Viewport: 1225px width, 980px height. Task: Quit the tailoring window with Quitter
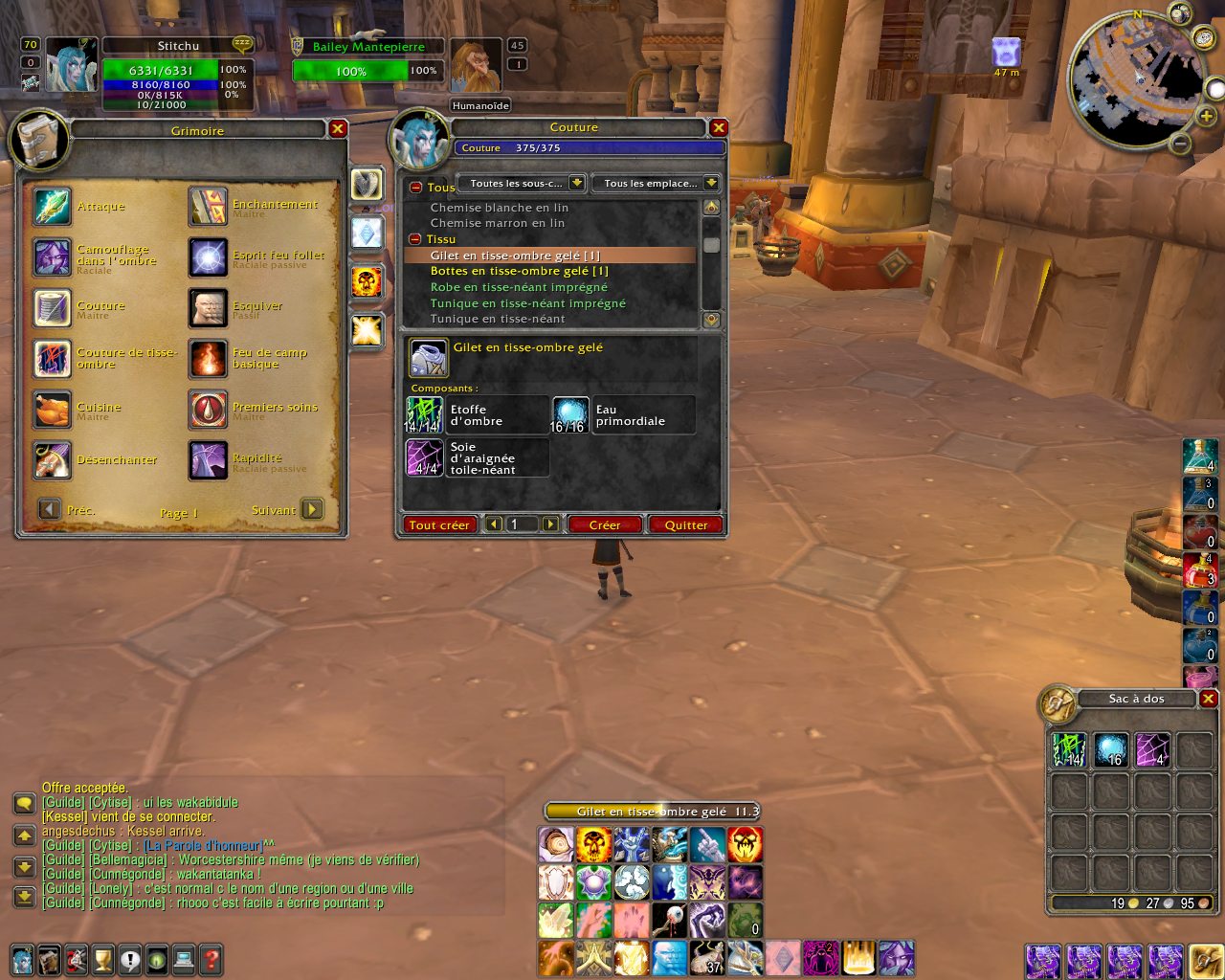[x=685, y=524]
